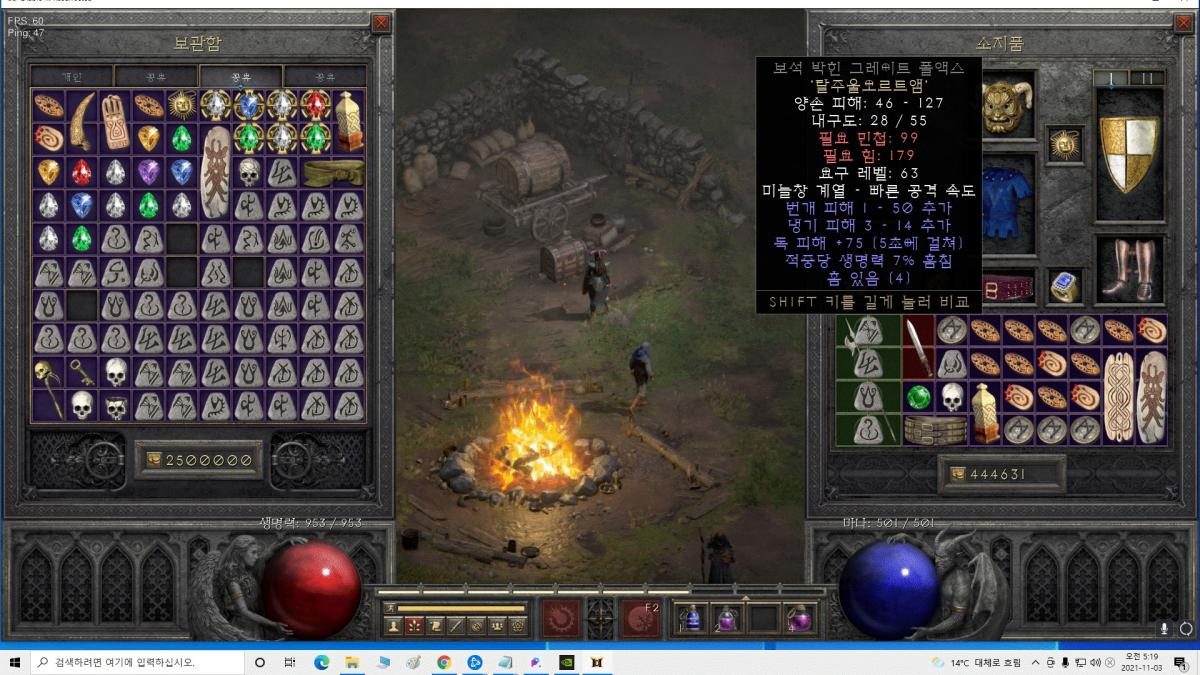
Task: Click the inventory gold coin button
Action: [956, 474]
